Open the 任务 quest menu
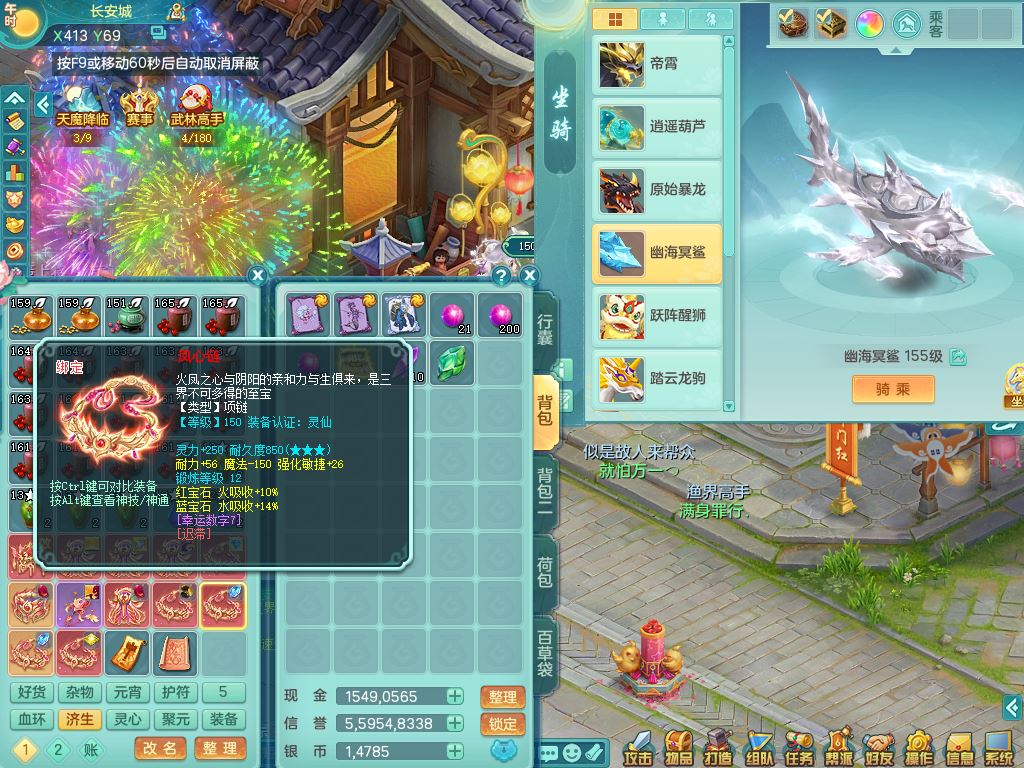This screenshot has width=1024, height=768. [x=799, y=747]
